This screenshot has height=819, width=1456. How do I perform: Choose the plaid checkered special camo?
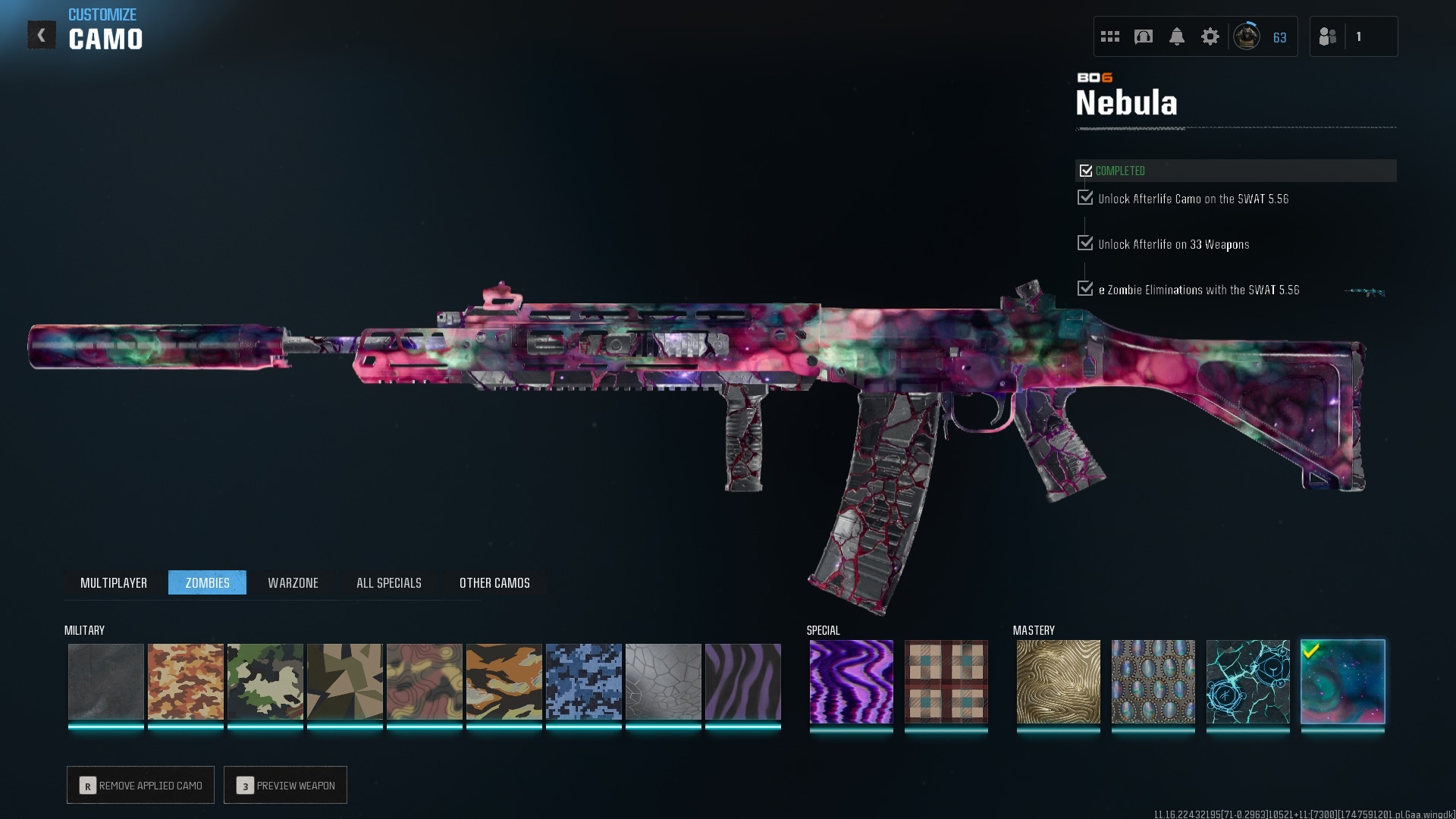(946, 682)
